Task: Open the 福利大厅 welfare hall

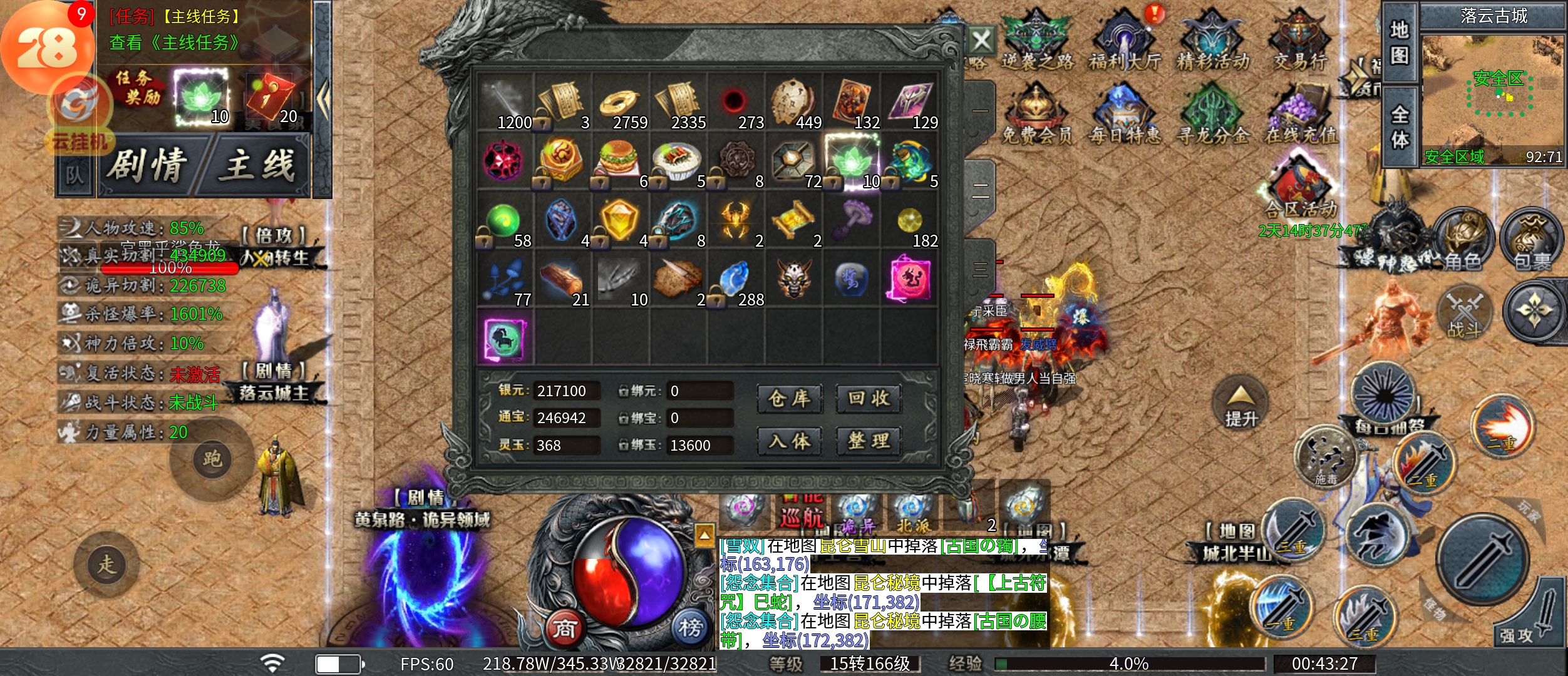Action: (x=1125, y=41)
